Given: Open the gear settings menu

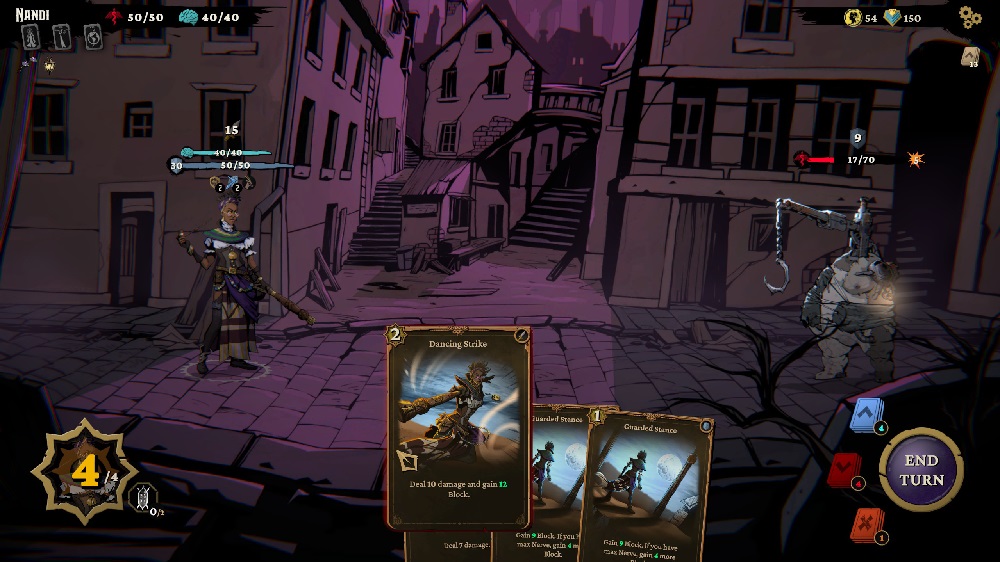Looking at the screenshot, I should point(969,17).
